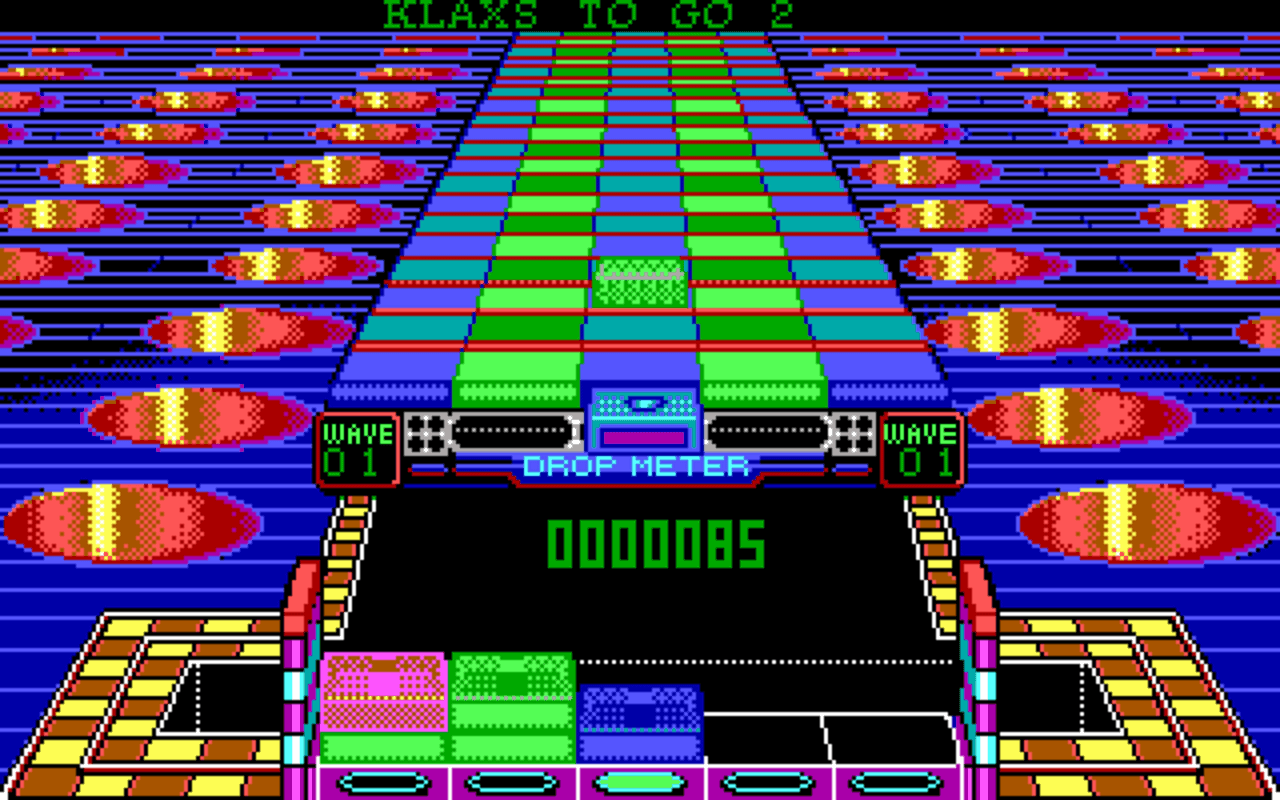Open the left WAVE 01 panel

(x=357, y=445)
